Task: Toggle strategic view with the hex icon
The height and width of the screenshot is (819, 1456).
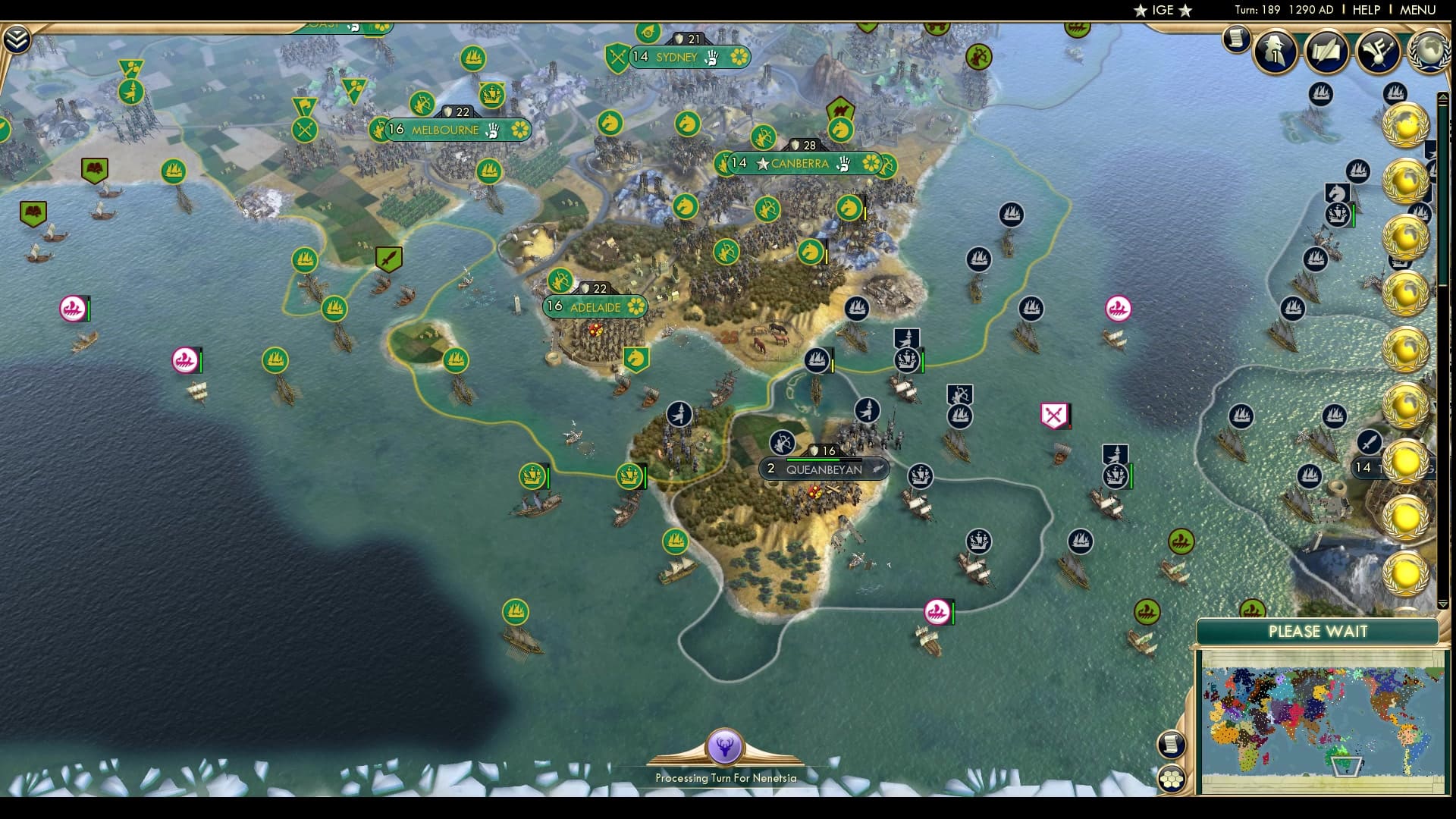Action: click(1173, 776)
